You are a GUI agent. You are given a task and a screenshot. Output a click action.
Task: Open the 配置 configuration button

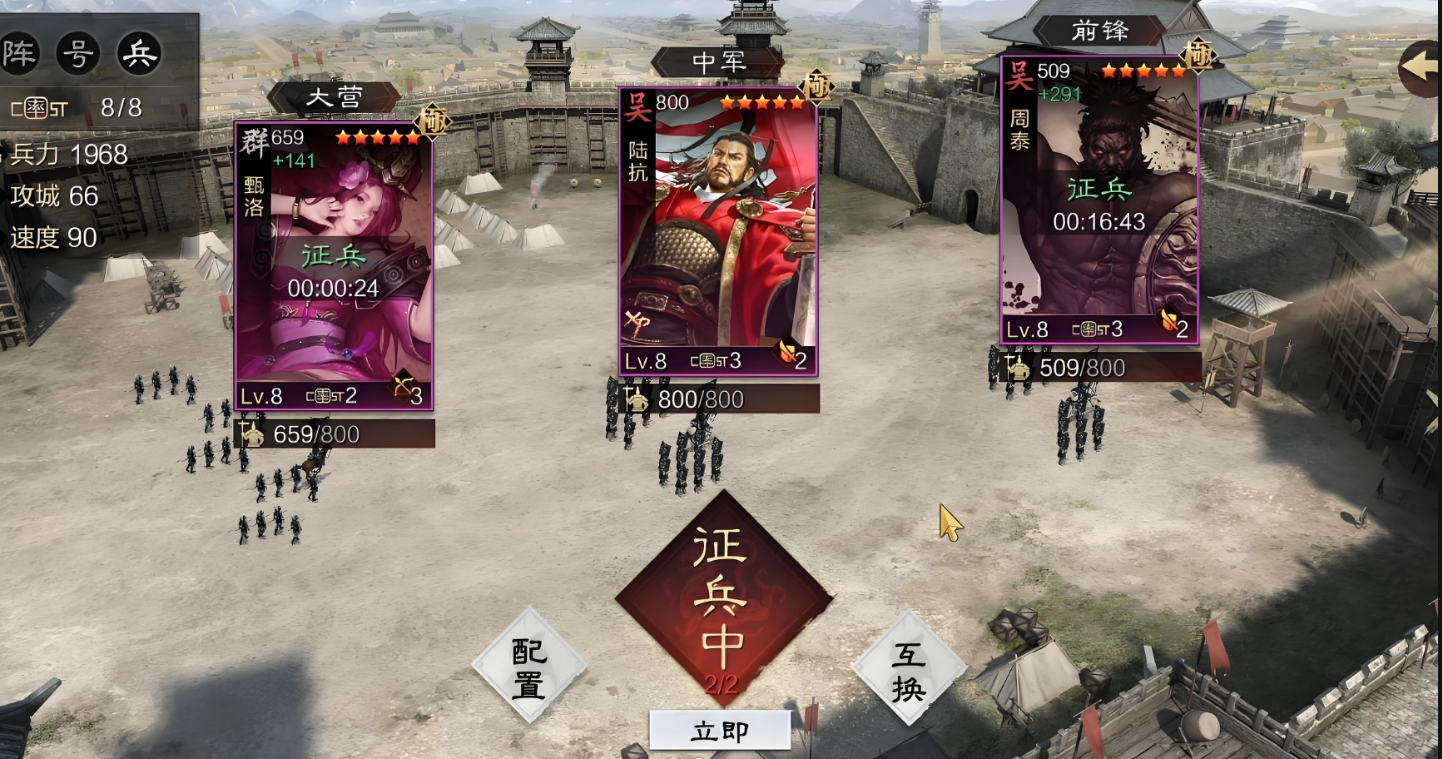(x=529, y=667)
